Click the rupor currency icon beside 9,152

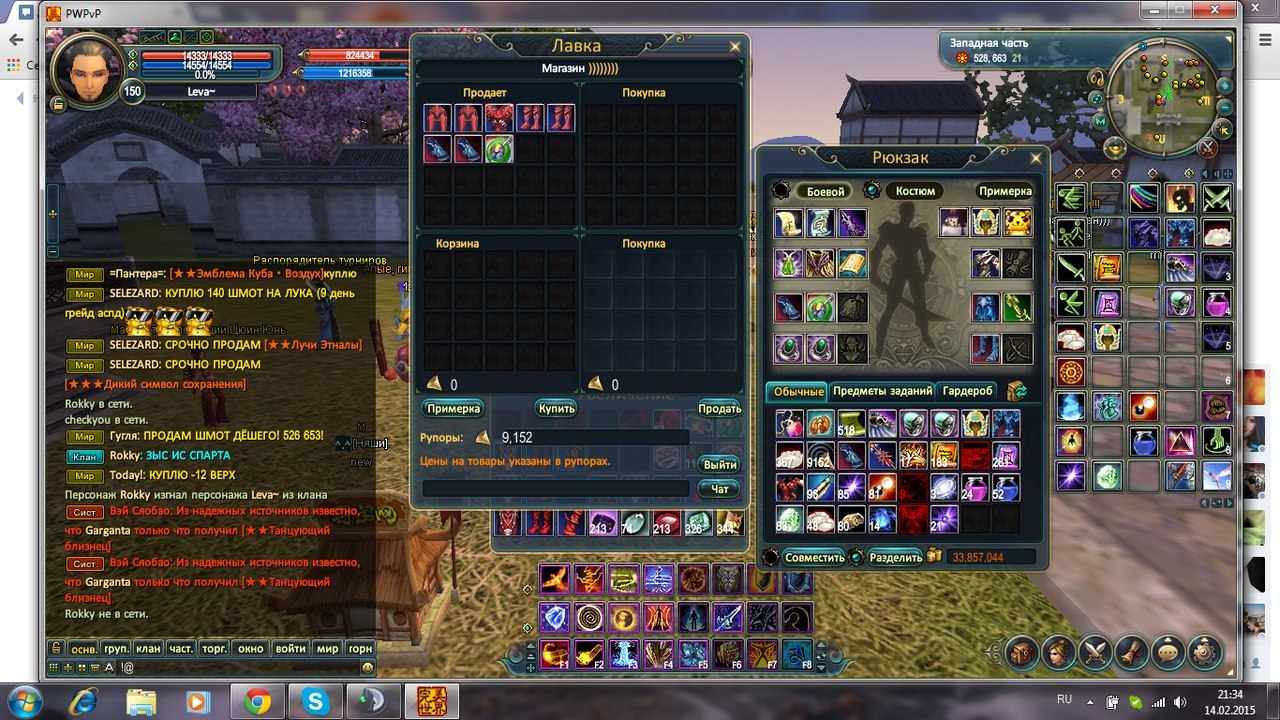482,437
